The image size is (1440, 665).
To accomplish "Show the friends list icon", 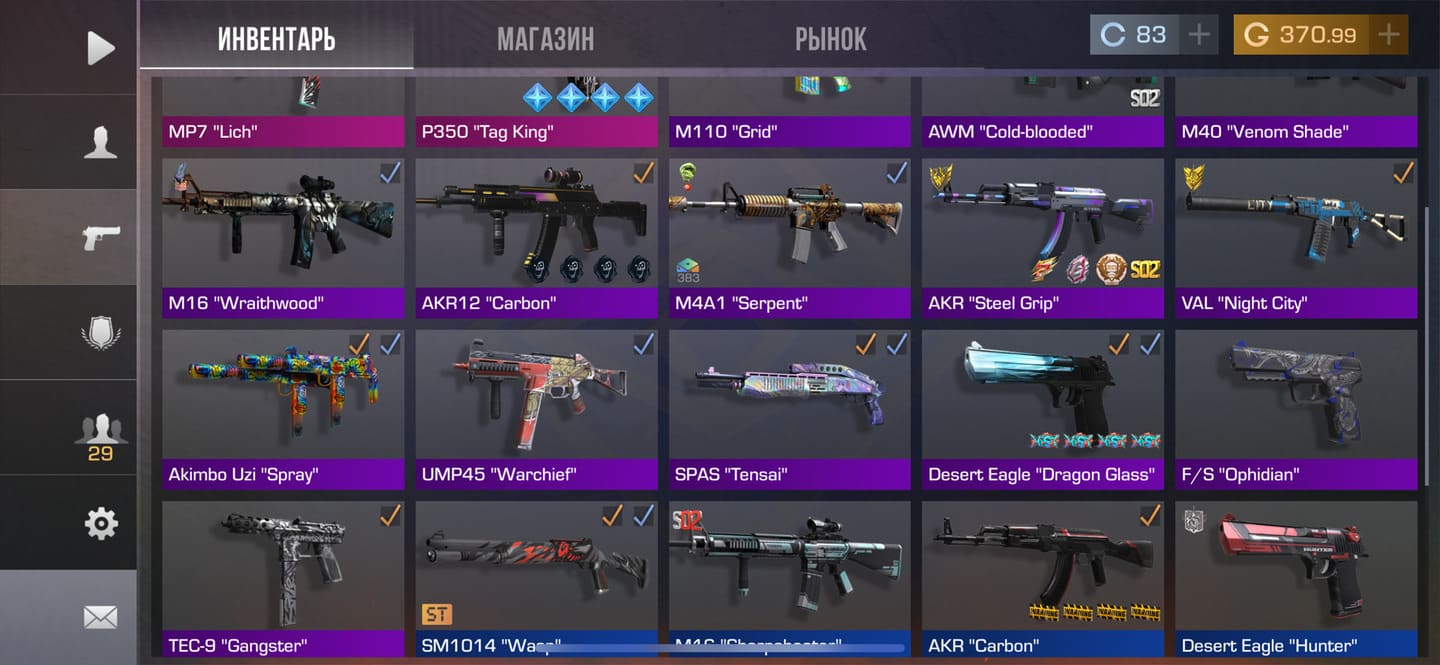I will [x=100, y=432].
